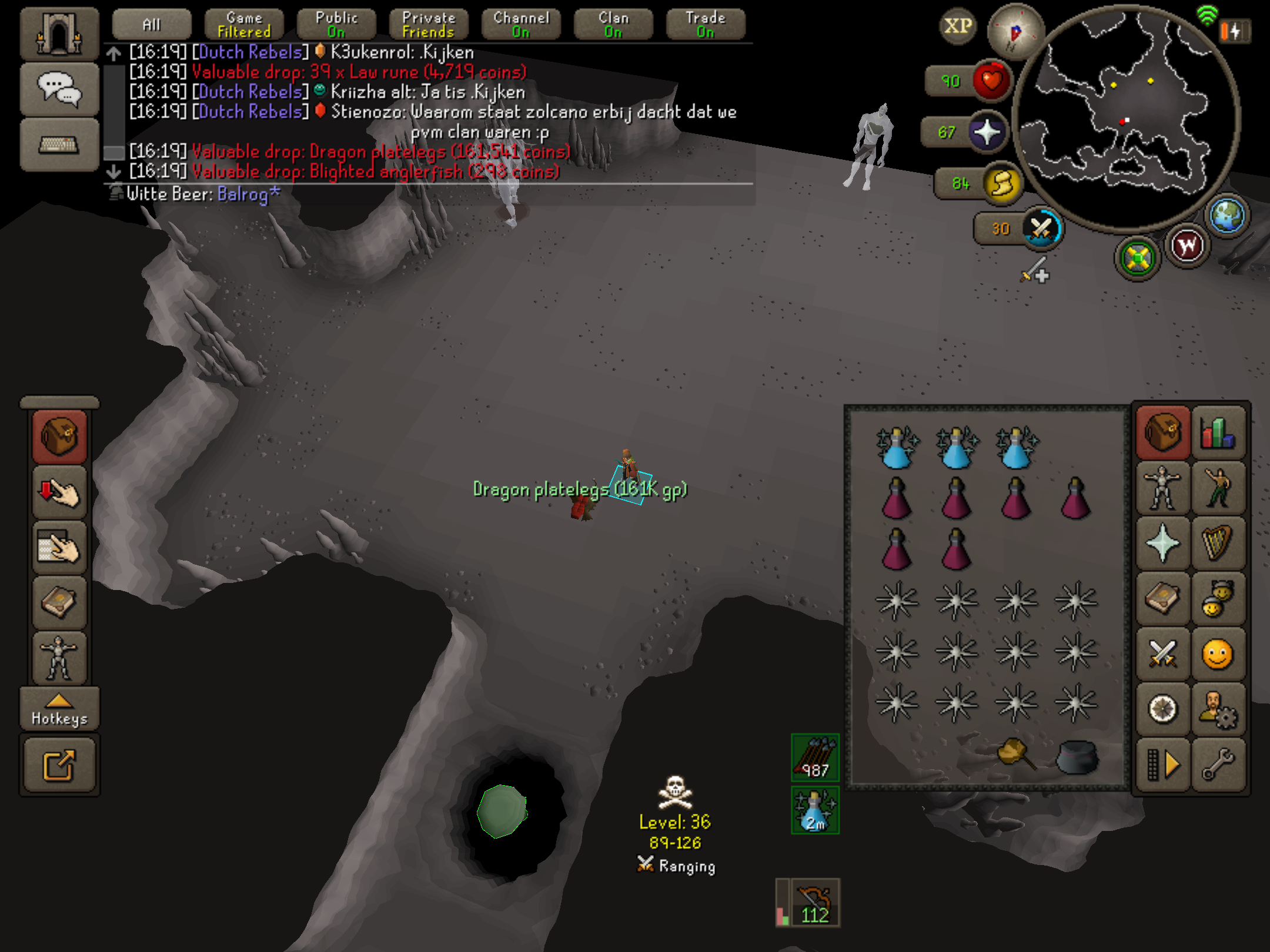
Task: Expand the Hotkeys panel
Action: point(59,709)
